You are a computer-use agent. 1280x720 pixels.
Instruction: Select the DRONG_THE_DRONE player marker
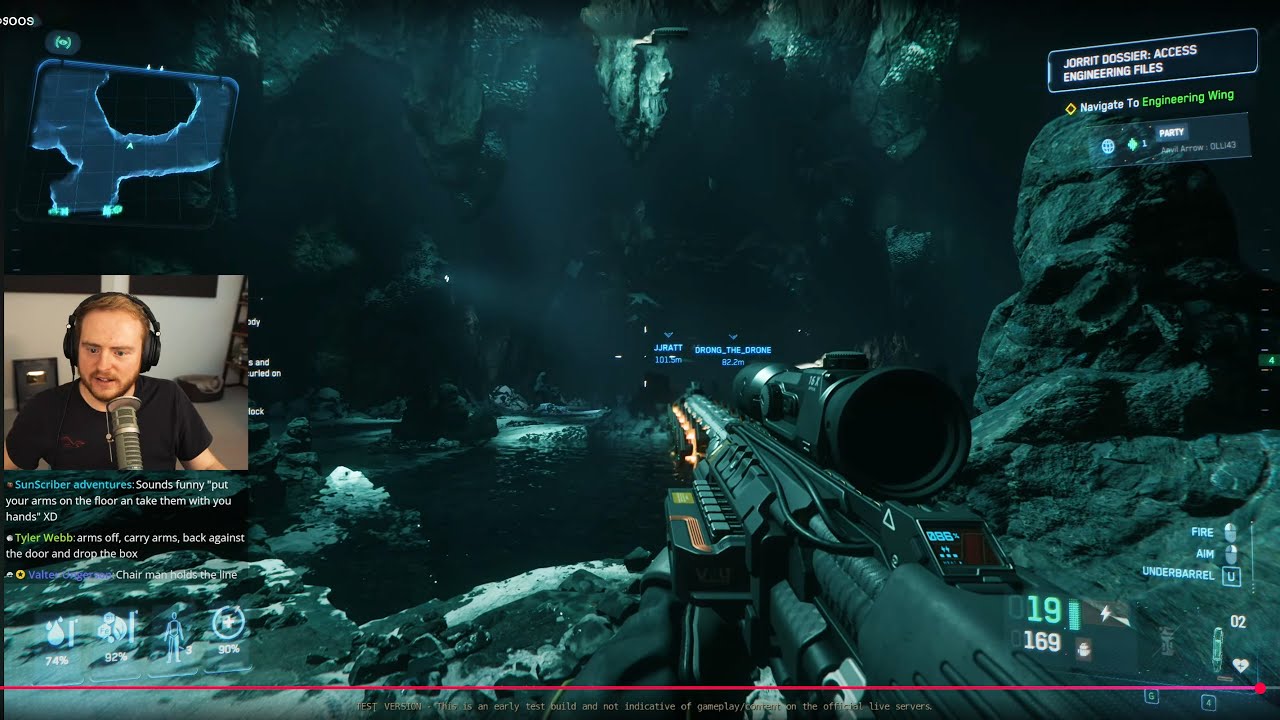click(732, 350)
